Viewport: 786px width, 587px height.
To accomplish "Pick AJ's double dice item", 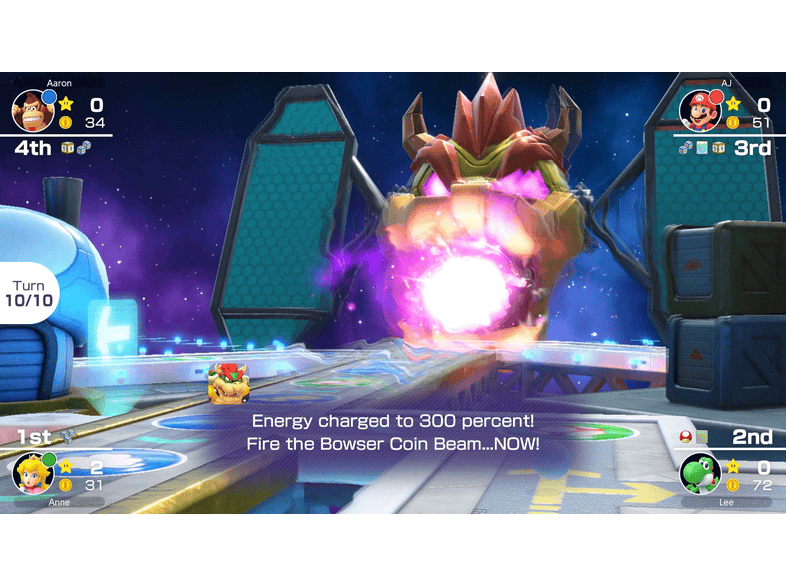I will [x=685, y=148].
